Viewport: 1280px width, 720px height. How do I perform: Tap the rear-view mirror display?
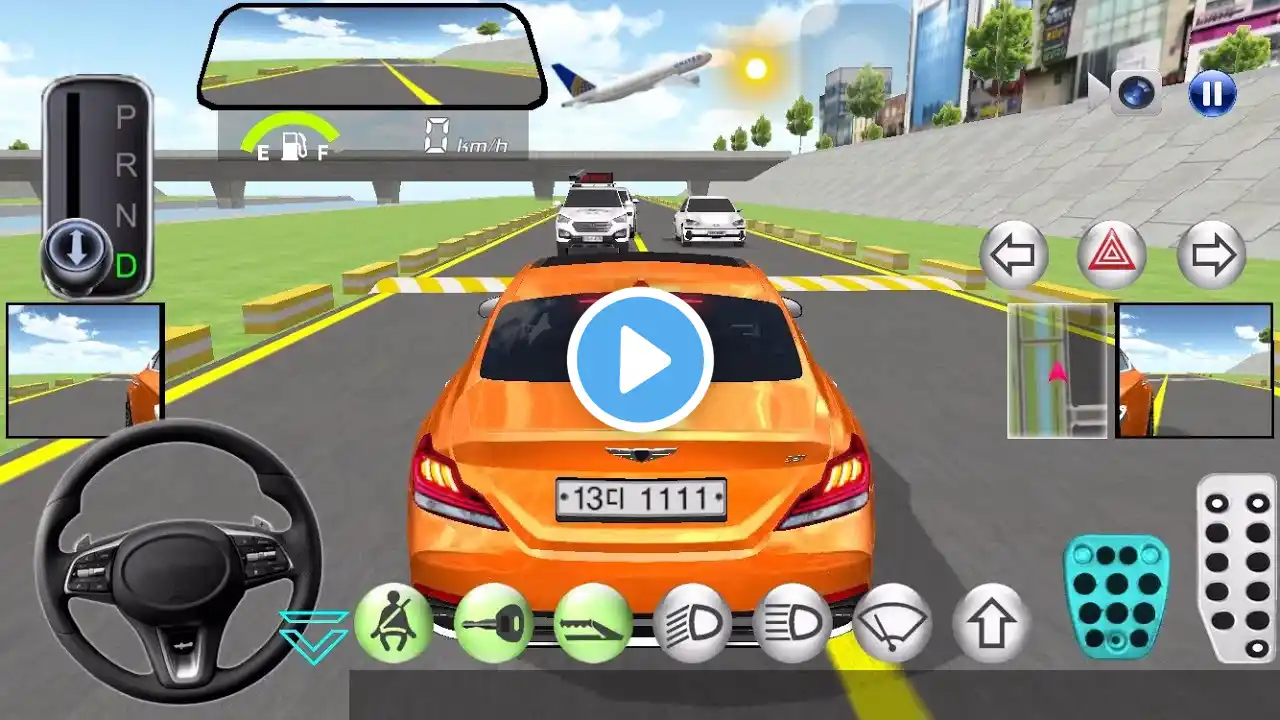click(x=372, y=58)
